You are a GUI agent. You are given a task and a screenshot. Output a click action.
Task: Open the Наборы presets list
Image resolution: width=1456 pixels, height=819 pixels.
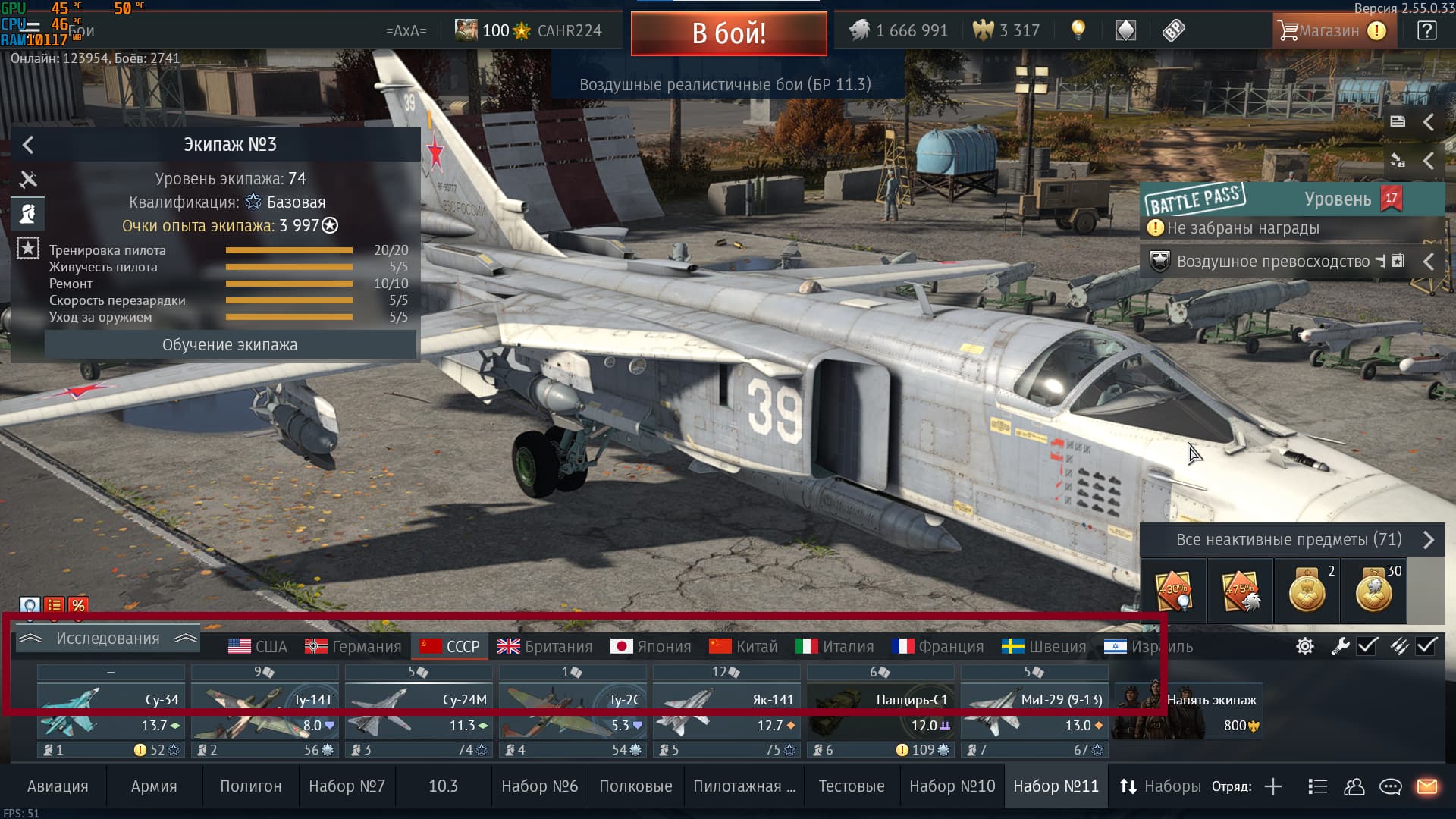[x=1160, y=786]
